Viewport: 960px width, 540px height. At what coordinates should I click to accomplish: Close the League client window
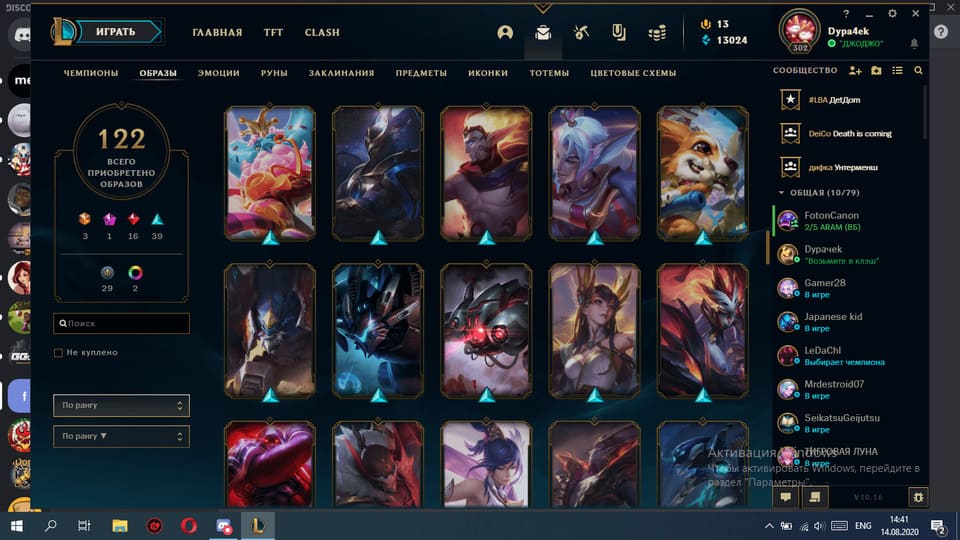tap(917, 14)
